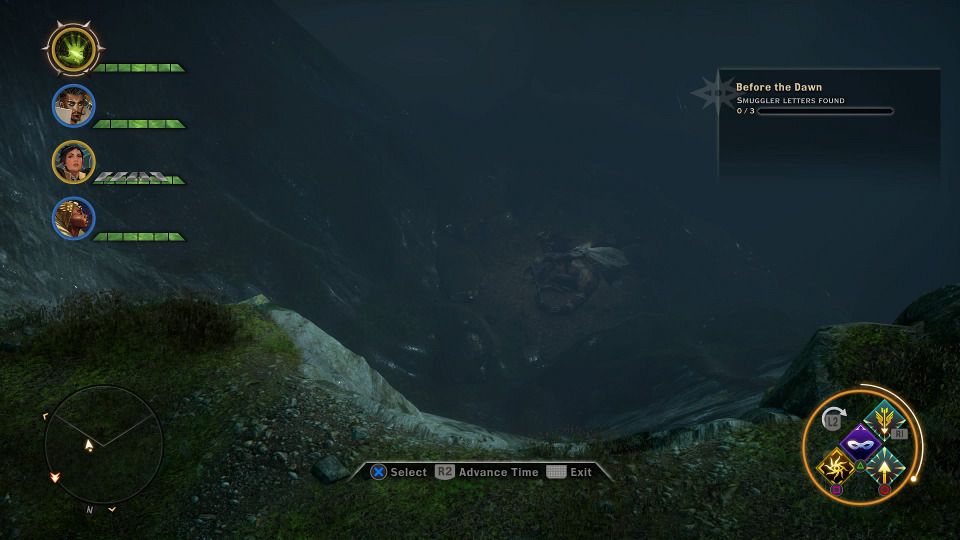Click the Advance Time option

point(487,472)
